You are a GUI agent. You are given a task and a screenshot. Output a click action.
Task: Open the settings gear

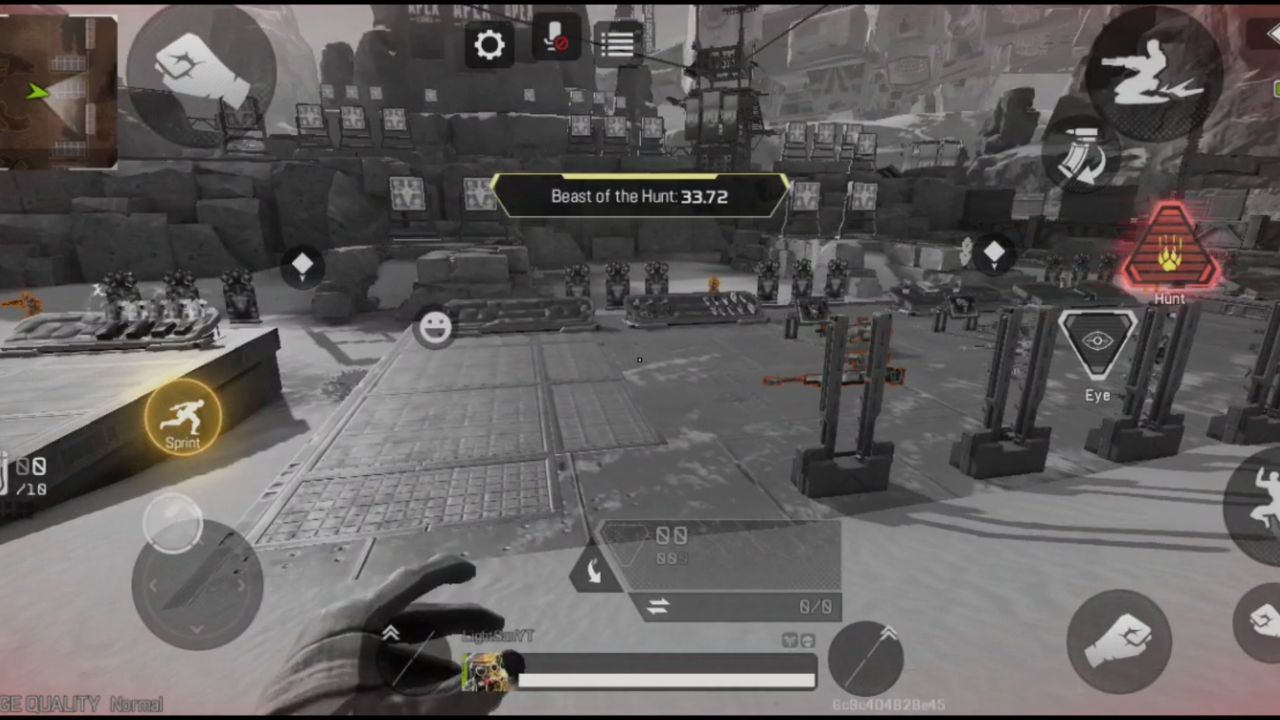pyautogui.click(x=489, y=44)
